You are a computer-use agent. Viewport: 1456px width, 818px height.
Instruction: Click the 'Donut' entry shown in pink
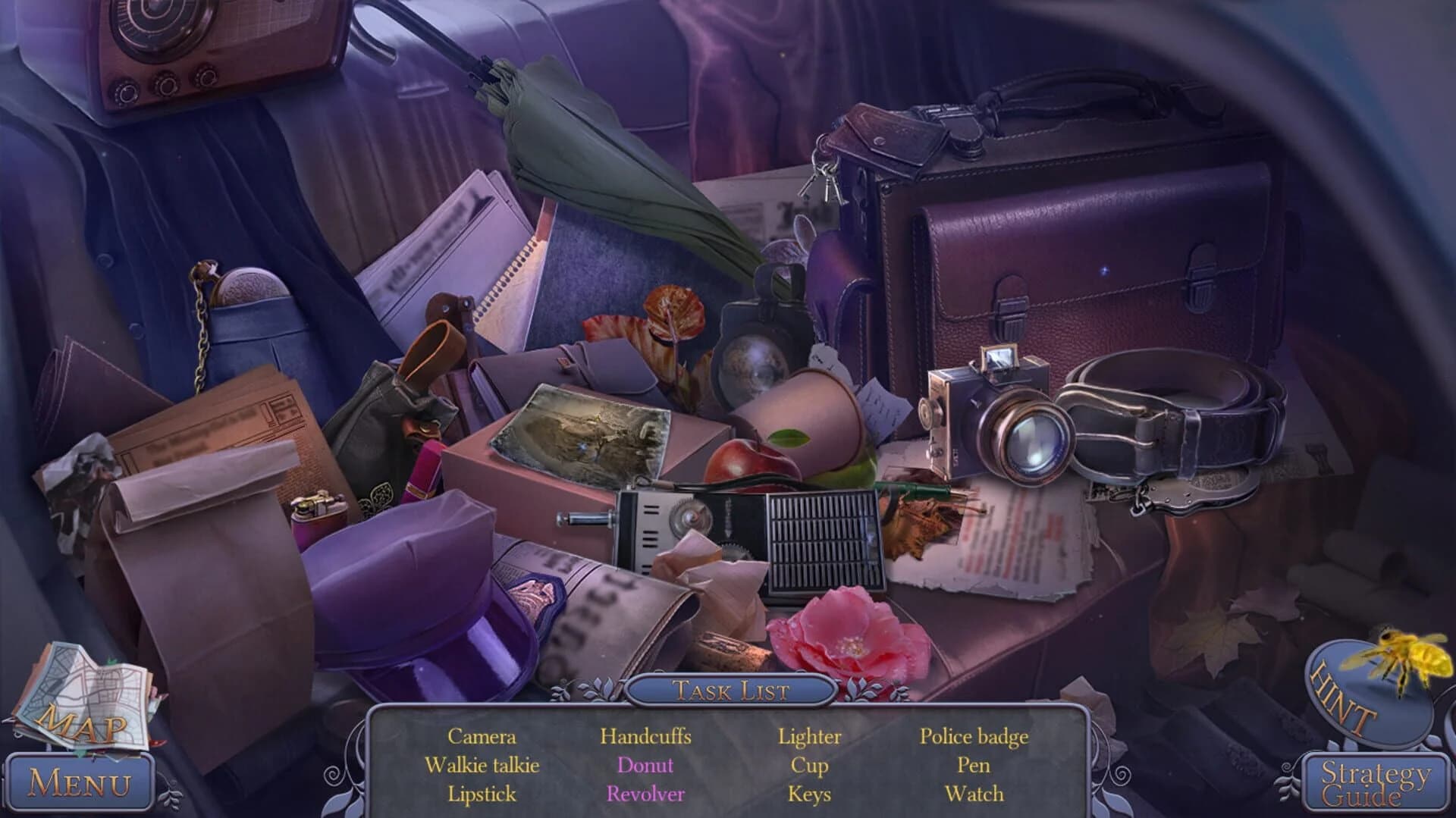point(645,765)
